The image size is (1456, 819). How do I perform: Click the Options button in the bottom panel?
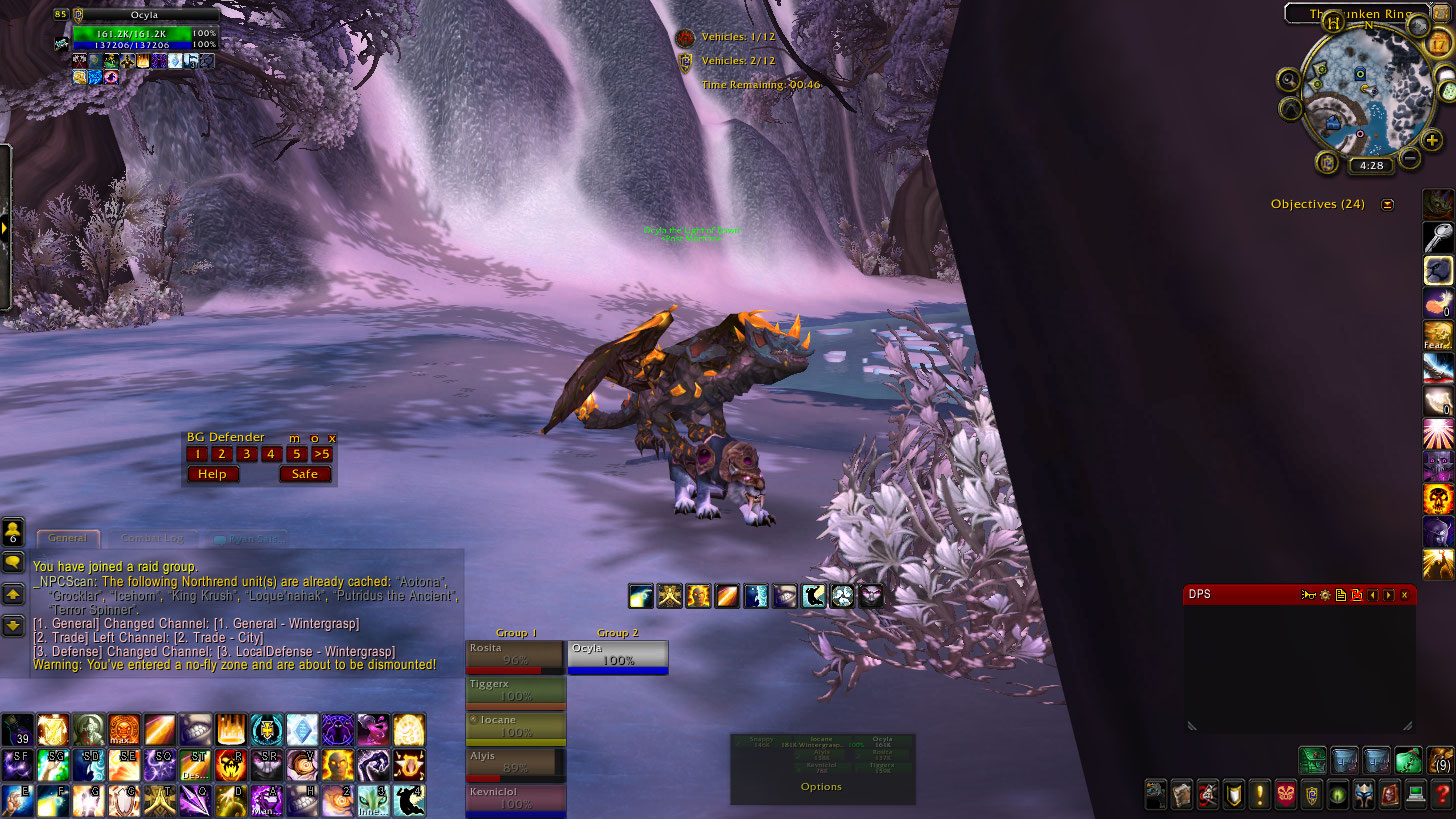point(821,787)
